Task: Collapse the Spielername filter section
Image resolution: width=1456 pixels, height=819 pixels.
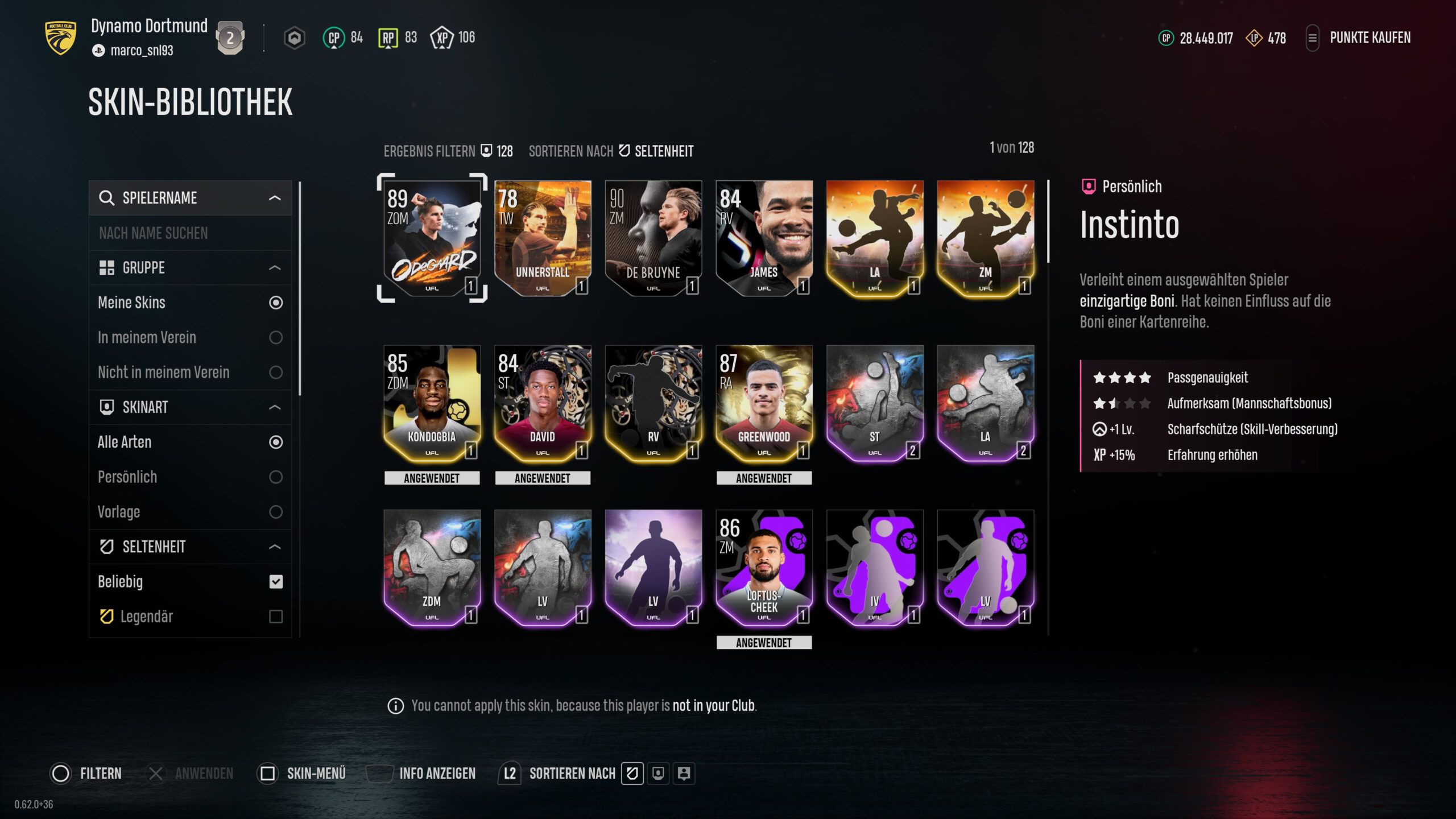Action: (x=275, y=198)
